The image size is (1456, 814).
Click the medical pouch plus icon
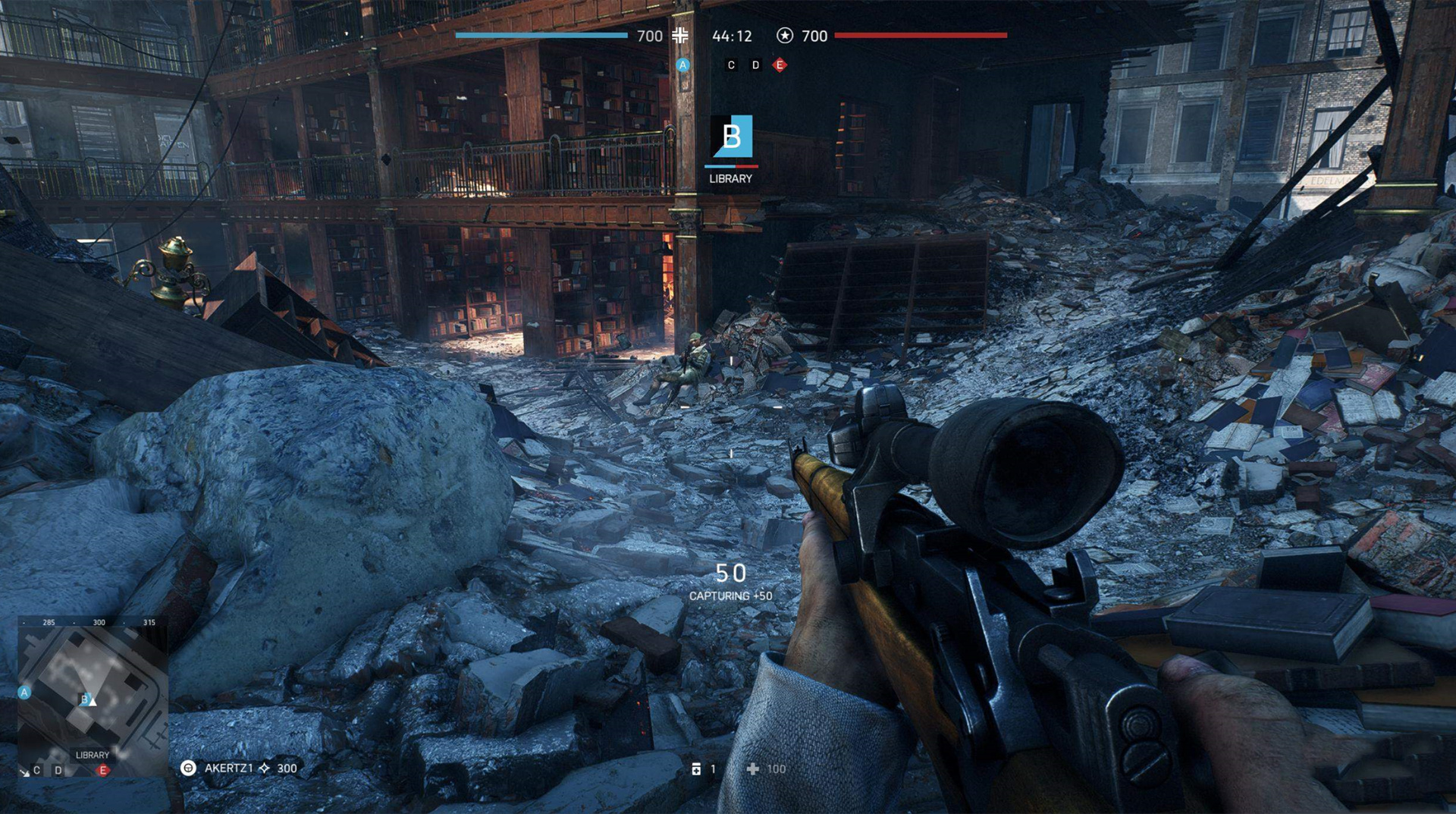tap(752, 768)
